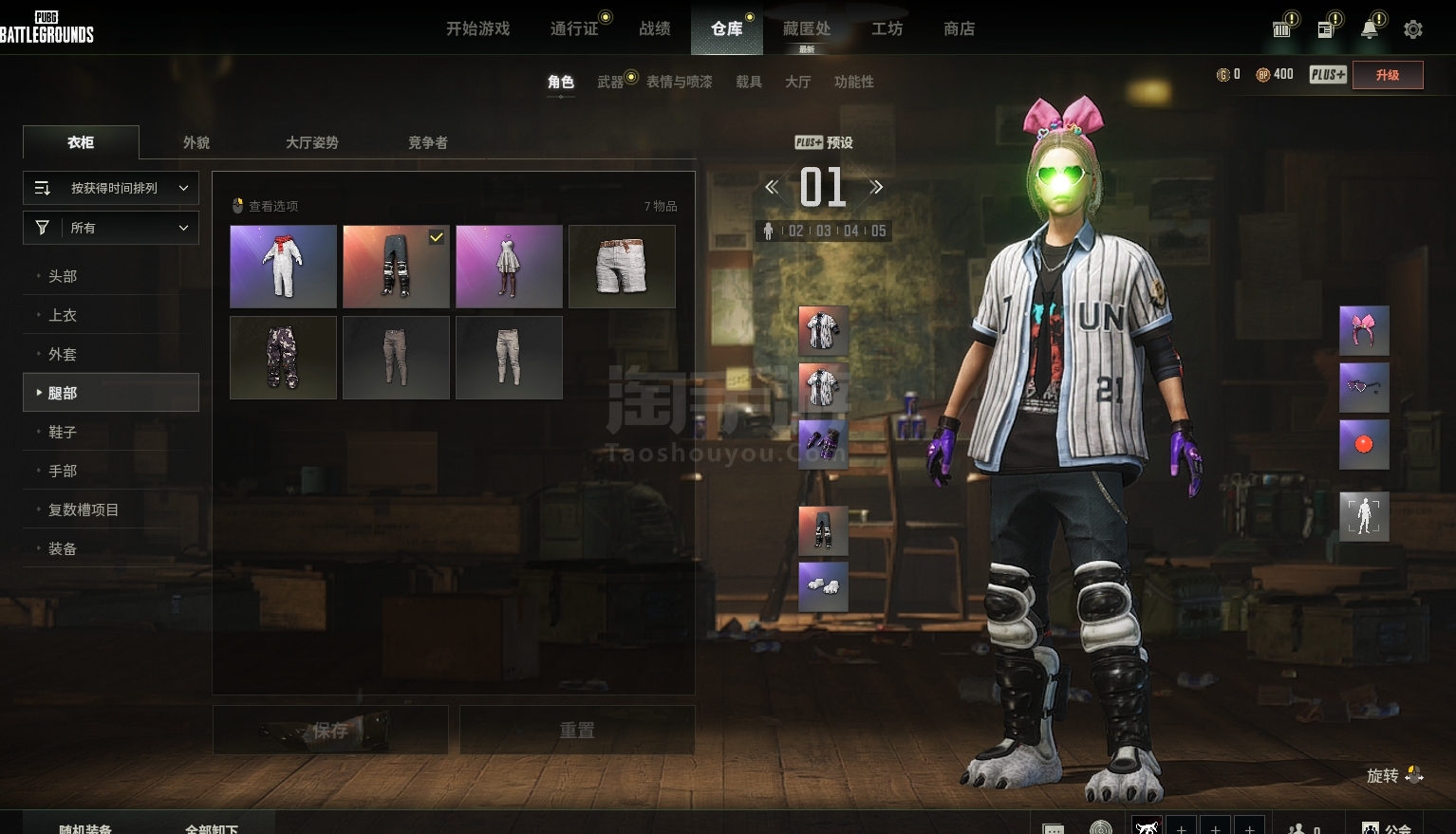This screenshot has width=1456, height=834.
Task: Choose the 鞋子 shoes category
Action: click(x=63, y=432)
